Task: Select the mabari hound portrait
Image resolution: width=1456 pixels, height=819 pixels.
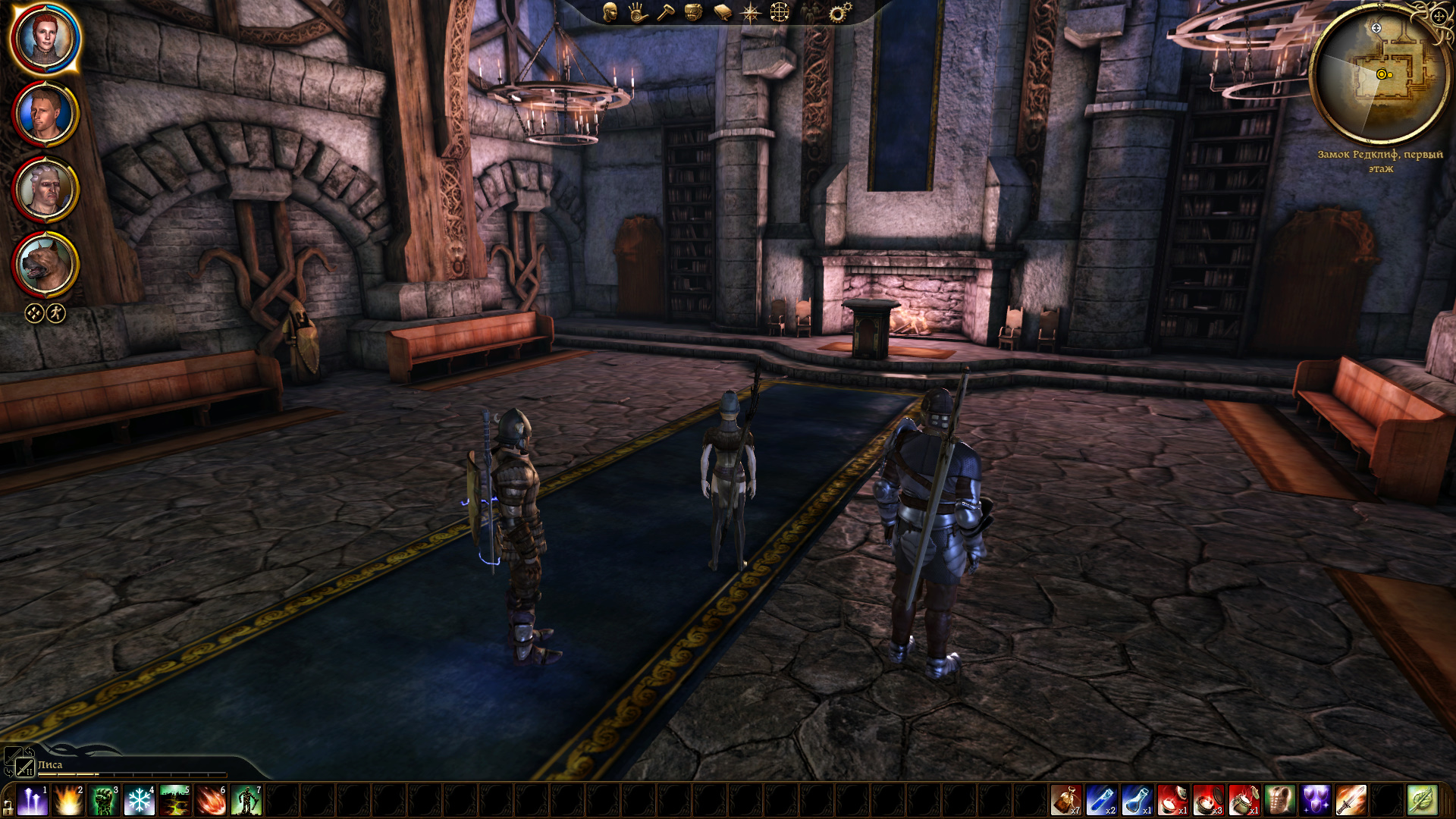Action: [x=45, y=265]
